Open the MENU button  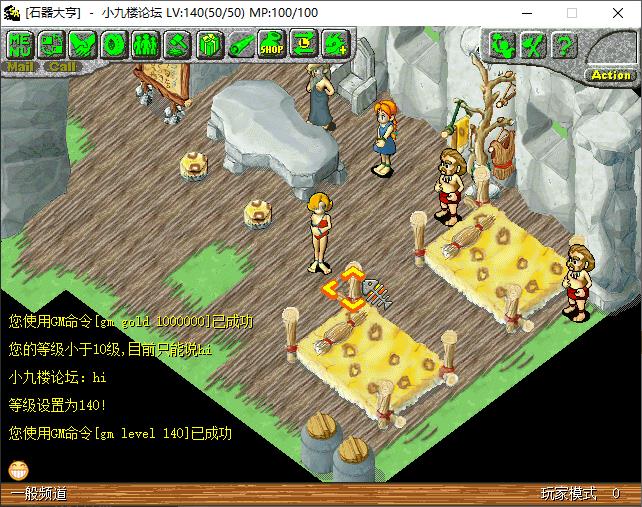21,44
